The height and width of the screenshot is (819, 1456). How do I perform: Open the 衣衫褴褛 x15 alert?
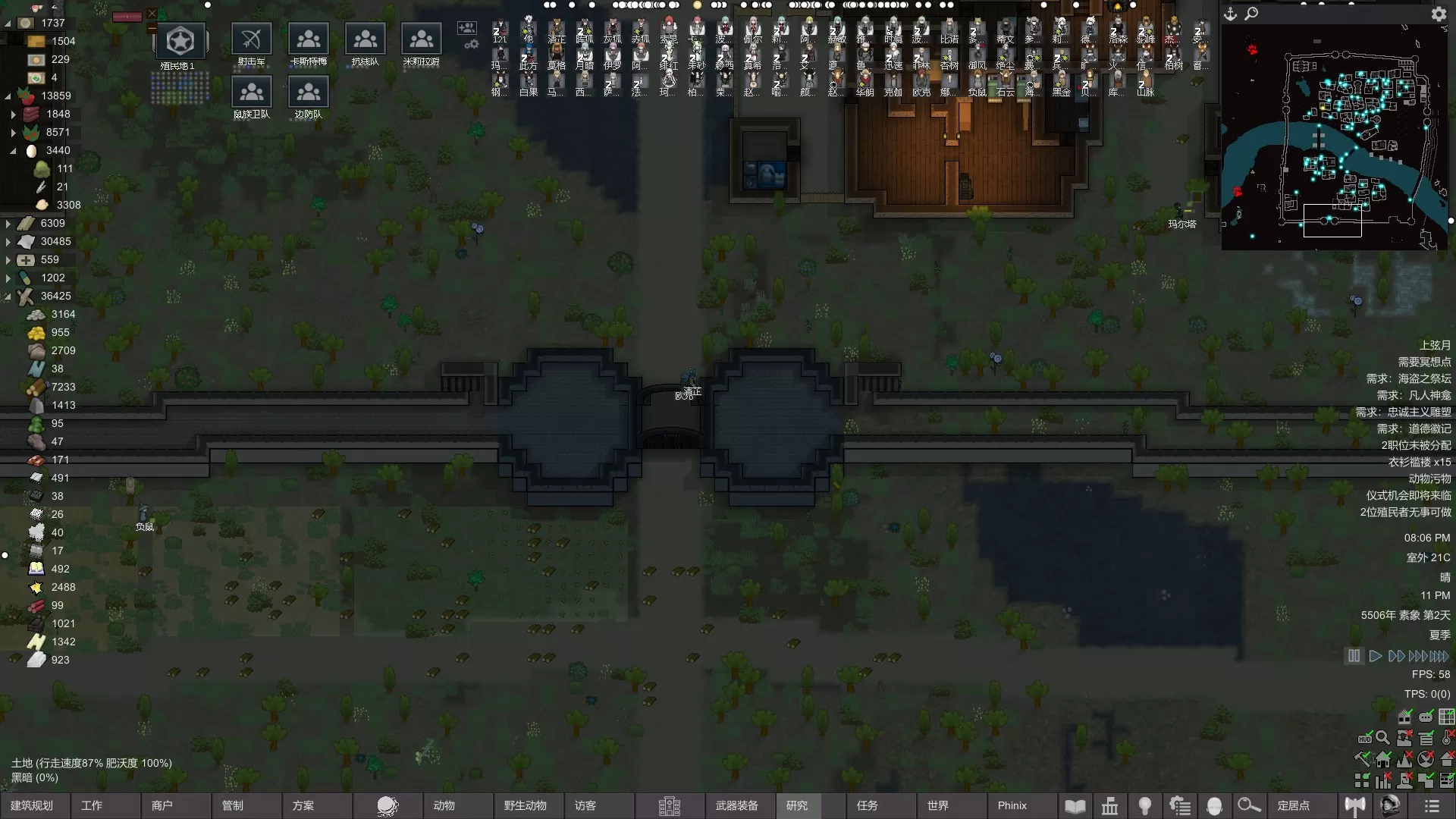(1419, 462)
